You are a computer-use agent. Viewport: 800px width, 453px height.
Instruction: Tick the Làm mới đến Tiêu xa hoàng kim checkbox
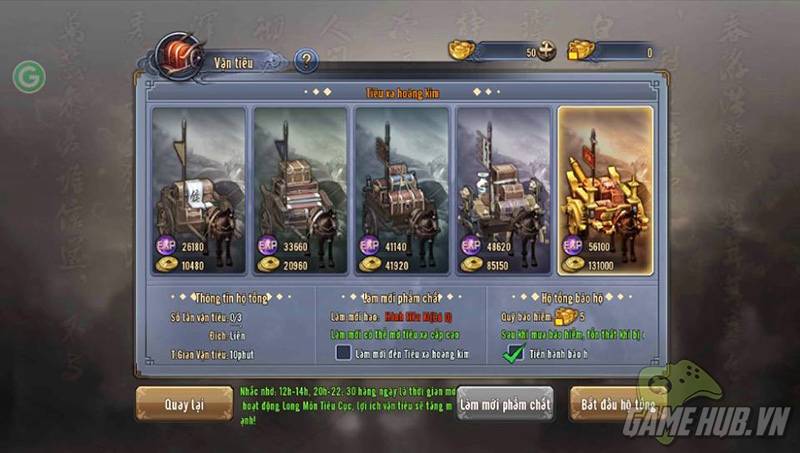343,352
